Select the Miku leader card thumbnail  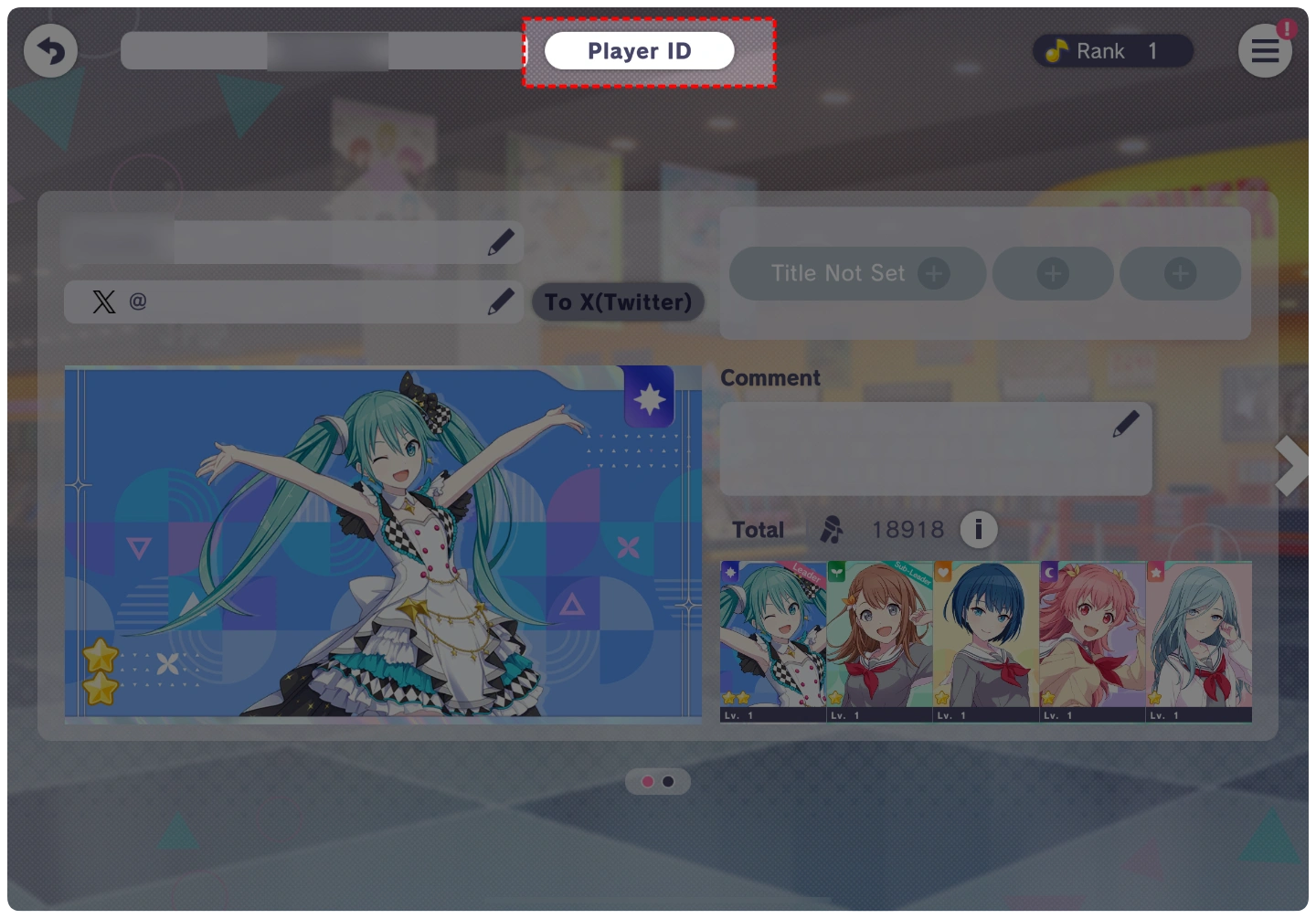point(773,640)
